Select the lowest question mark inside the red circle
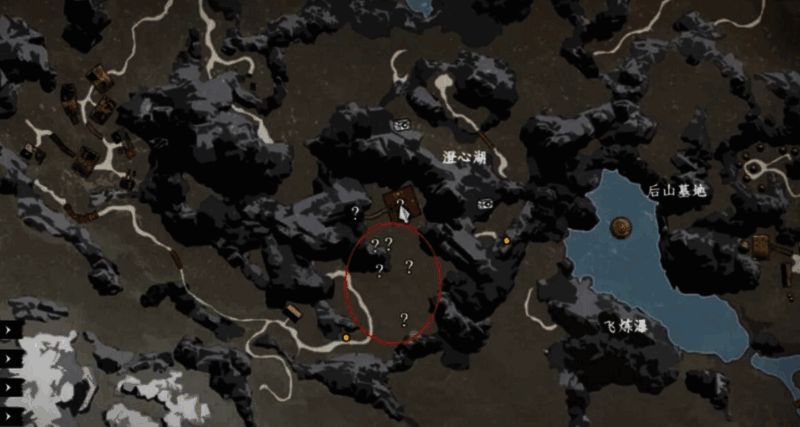Image resolution: width=800 pixels, height=427 pixels. tap(404, 319)
